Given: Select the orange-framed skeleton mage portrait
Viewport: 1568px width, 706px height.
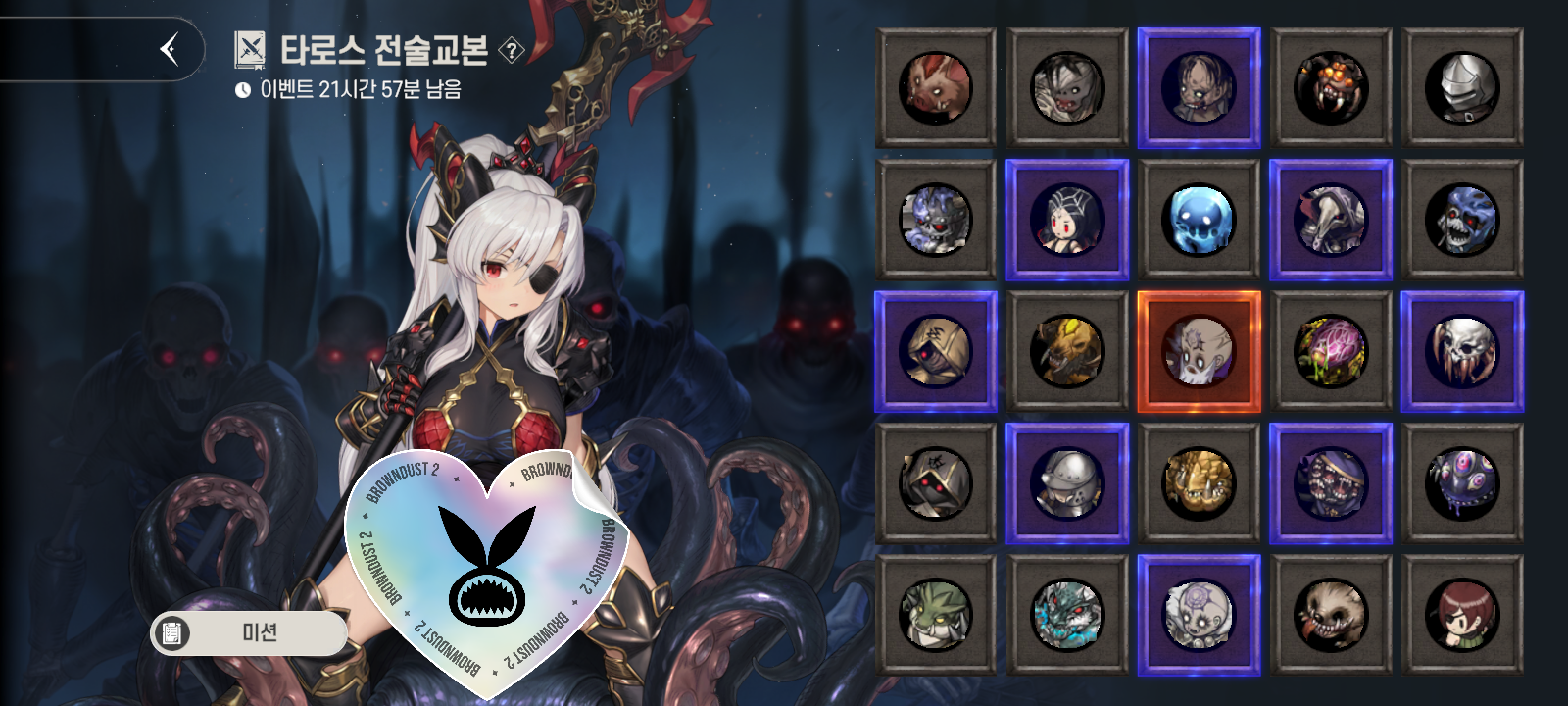Looking at the screenshot, I should click(1200, 353).
